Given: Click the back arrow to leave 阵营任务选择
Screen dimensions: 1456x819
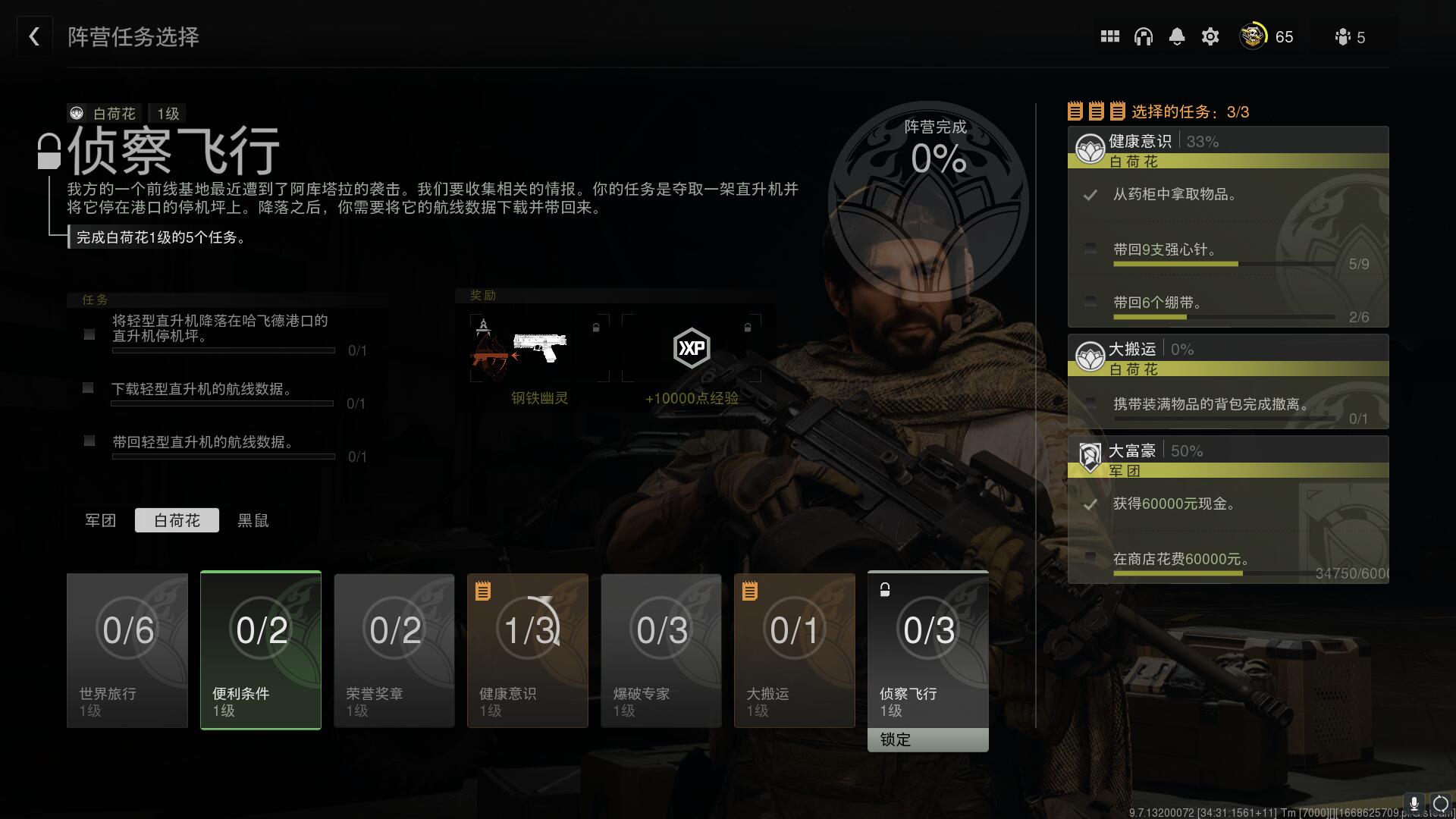Looking at the screenshot, I should click(33, 36).
